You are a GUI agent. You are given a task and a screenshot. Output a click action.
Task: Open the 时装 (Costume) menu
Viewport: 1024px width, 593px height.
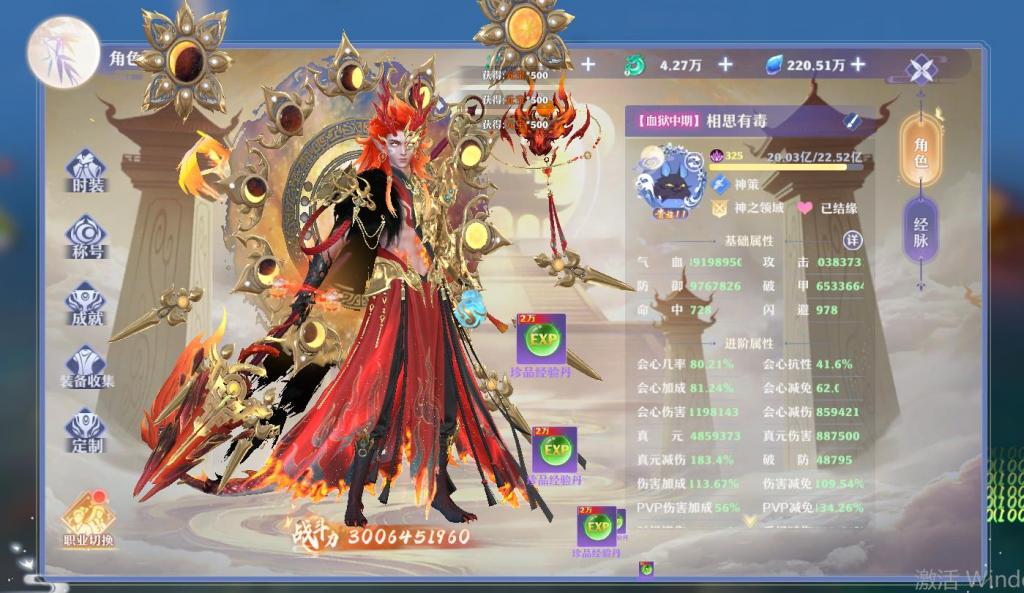pos(86,171)
